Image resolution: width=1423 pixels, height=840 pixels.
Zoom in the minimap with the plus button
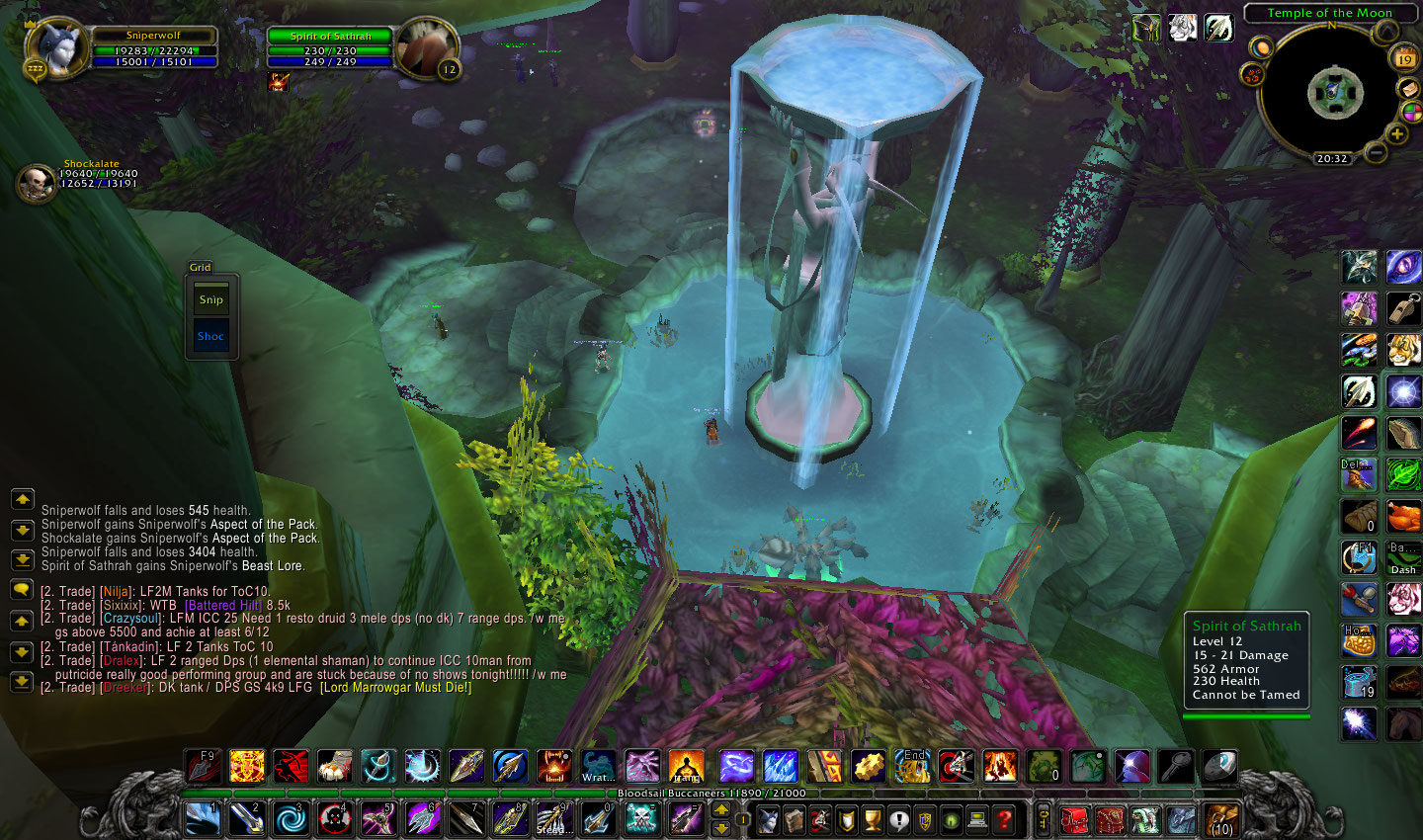1397,133
